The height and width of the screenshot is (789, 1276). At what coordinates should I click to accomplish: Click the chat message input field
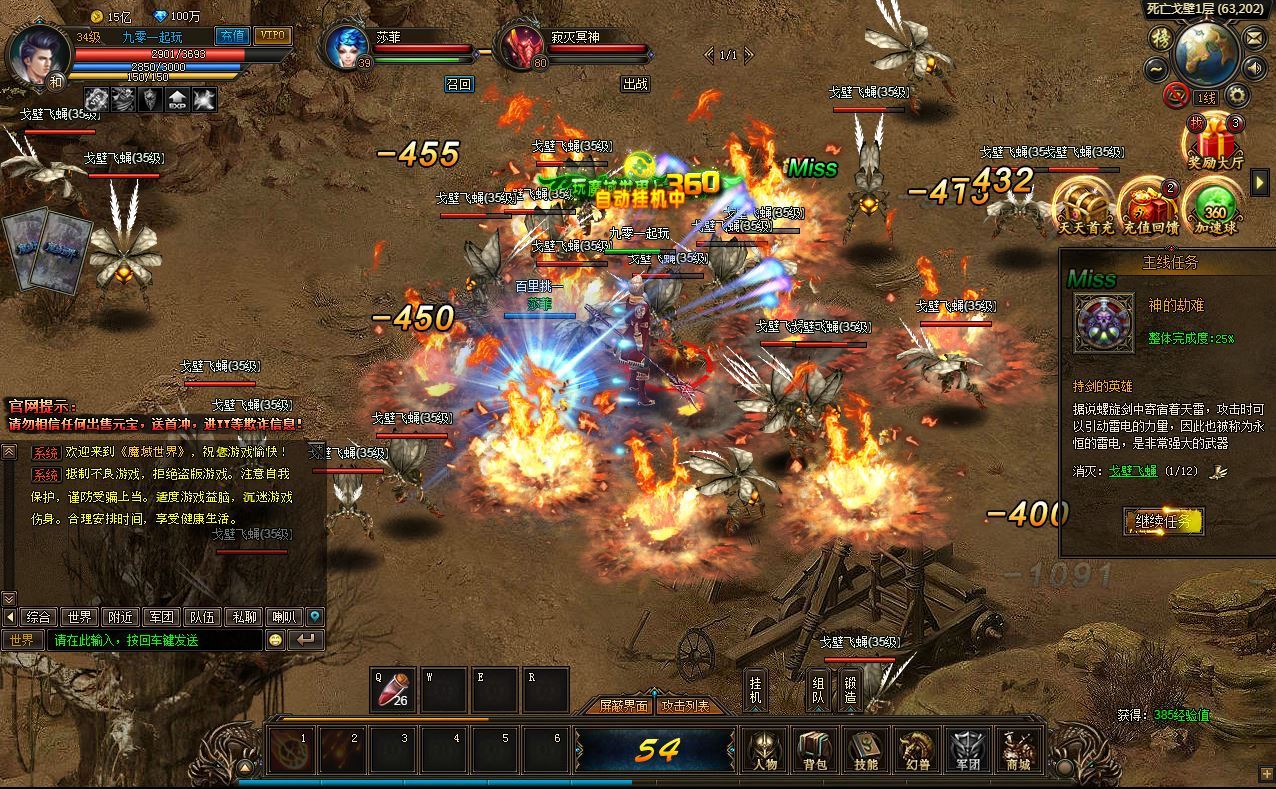(158, 640)
